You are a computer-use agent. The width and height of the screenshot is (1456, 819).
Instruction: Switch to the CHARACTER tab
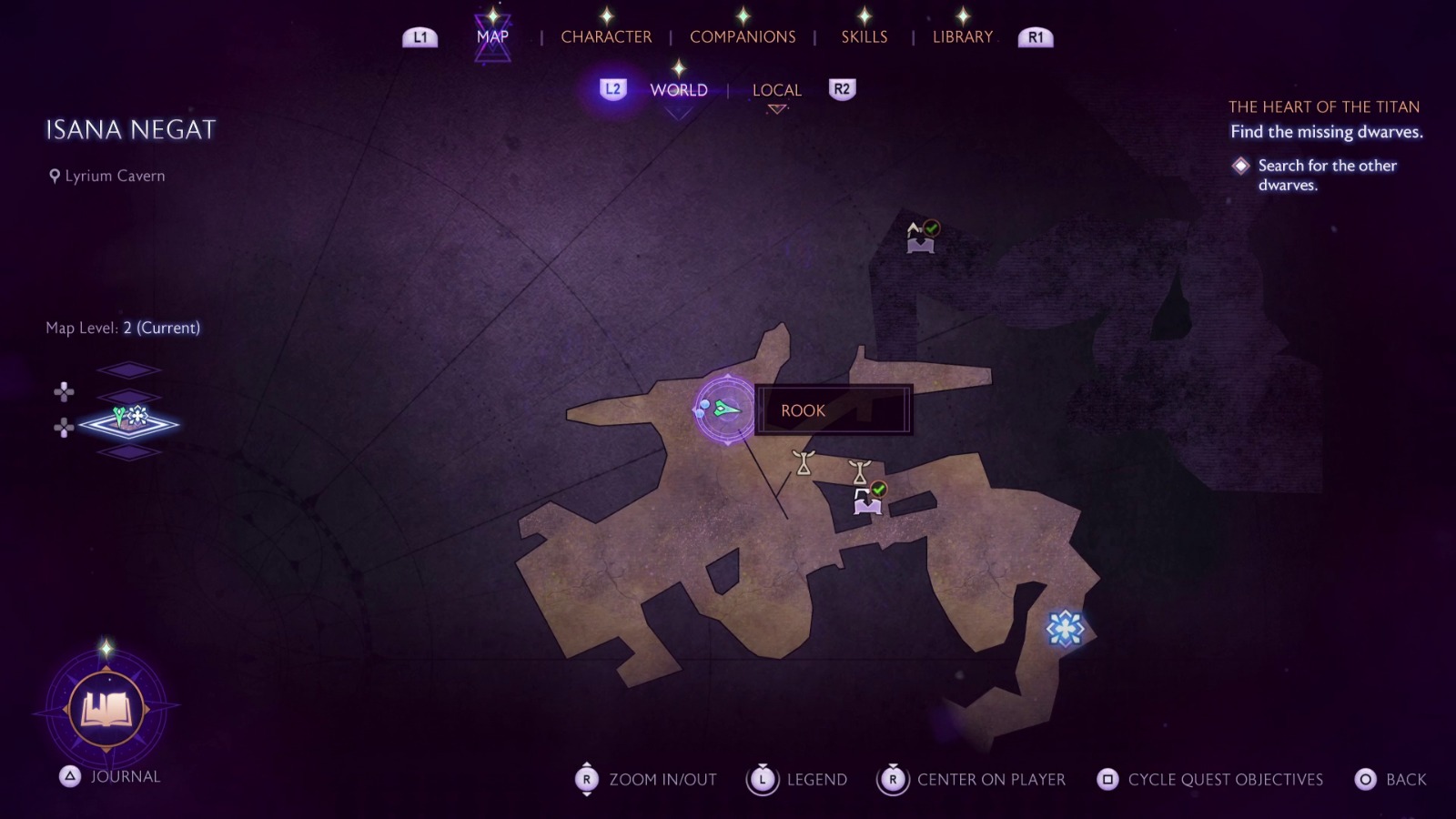pos(606,36)
